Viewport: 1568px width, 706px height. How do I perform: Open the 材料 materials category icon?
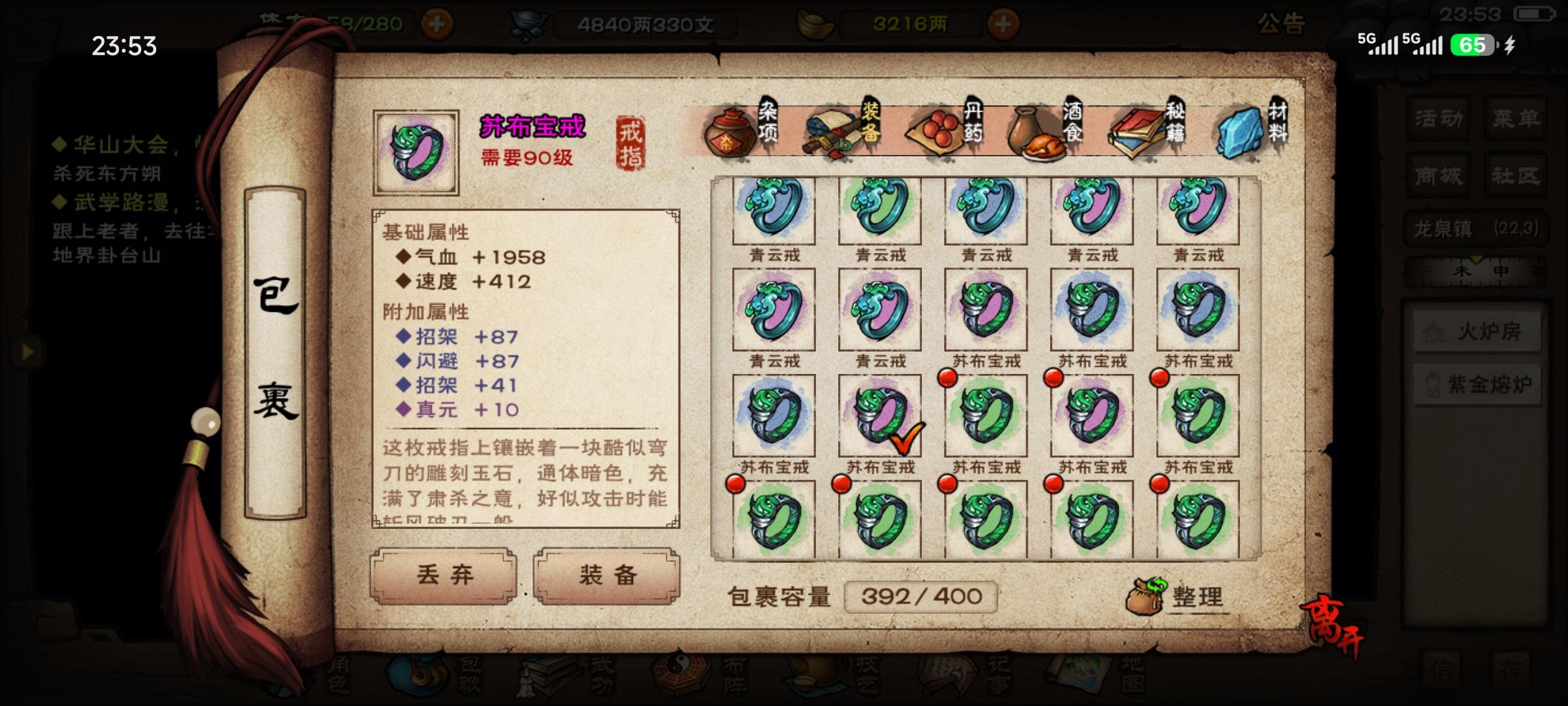pyautogui.click(x=1241, y=131)
